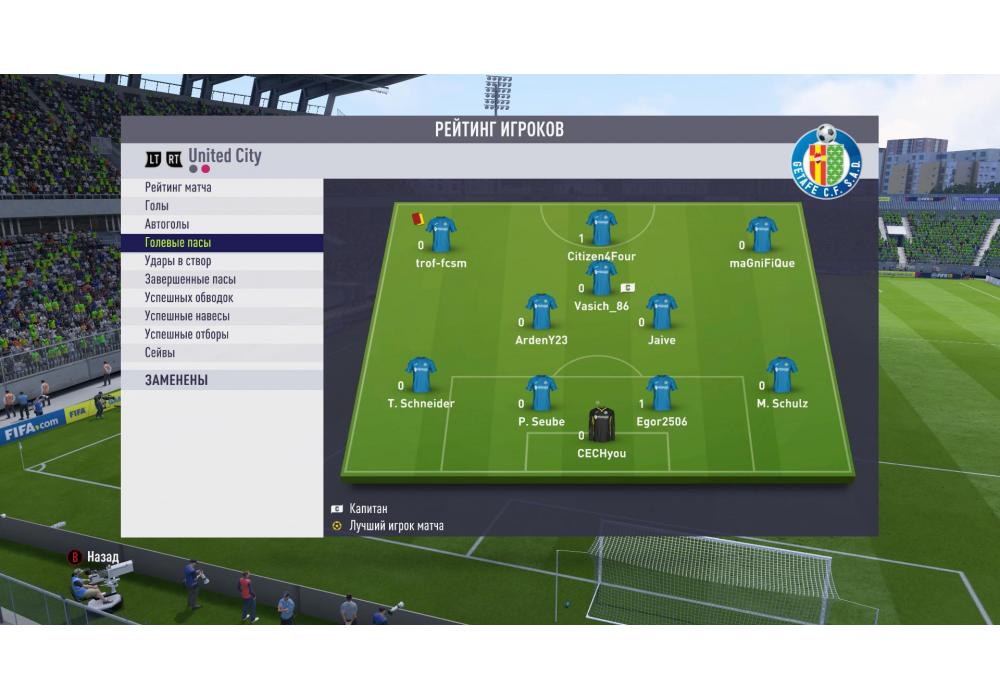Open the Автоголы stat list
Image resolution: width=1000 pixels, height=700 pixels.
click(167, 224)
